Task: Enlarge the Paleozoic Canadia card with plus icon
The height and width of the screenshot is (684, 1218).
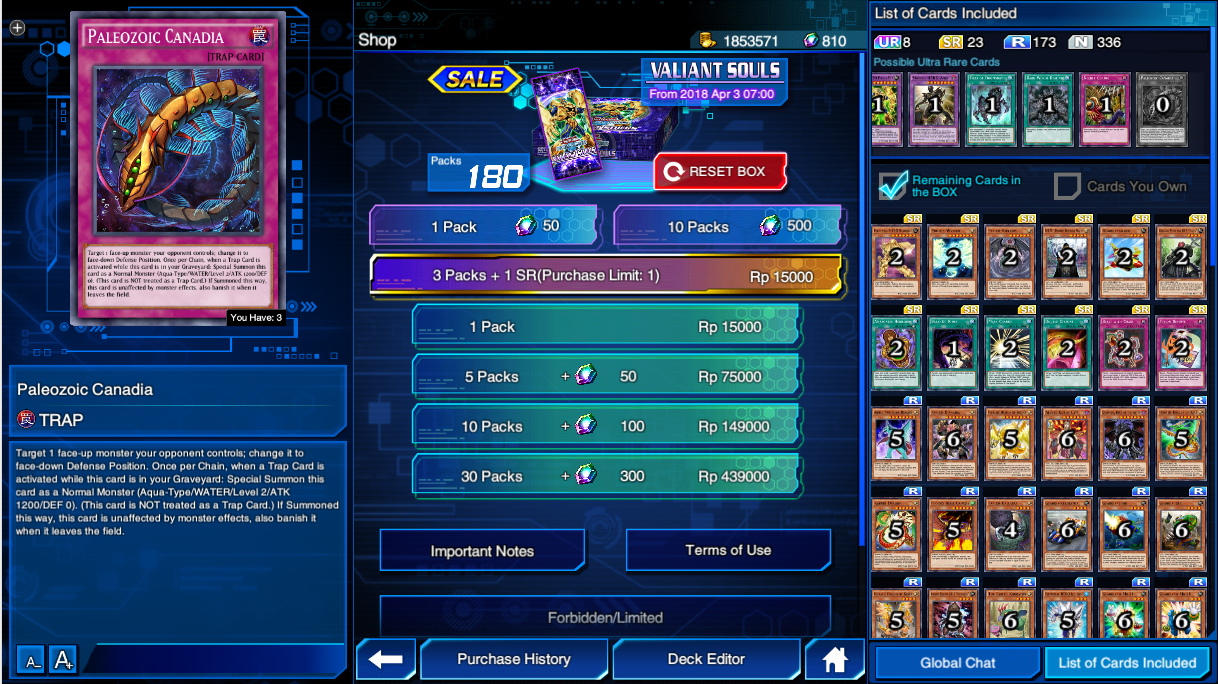Action: click(x=17, y=28)
